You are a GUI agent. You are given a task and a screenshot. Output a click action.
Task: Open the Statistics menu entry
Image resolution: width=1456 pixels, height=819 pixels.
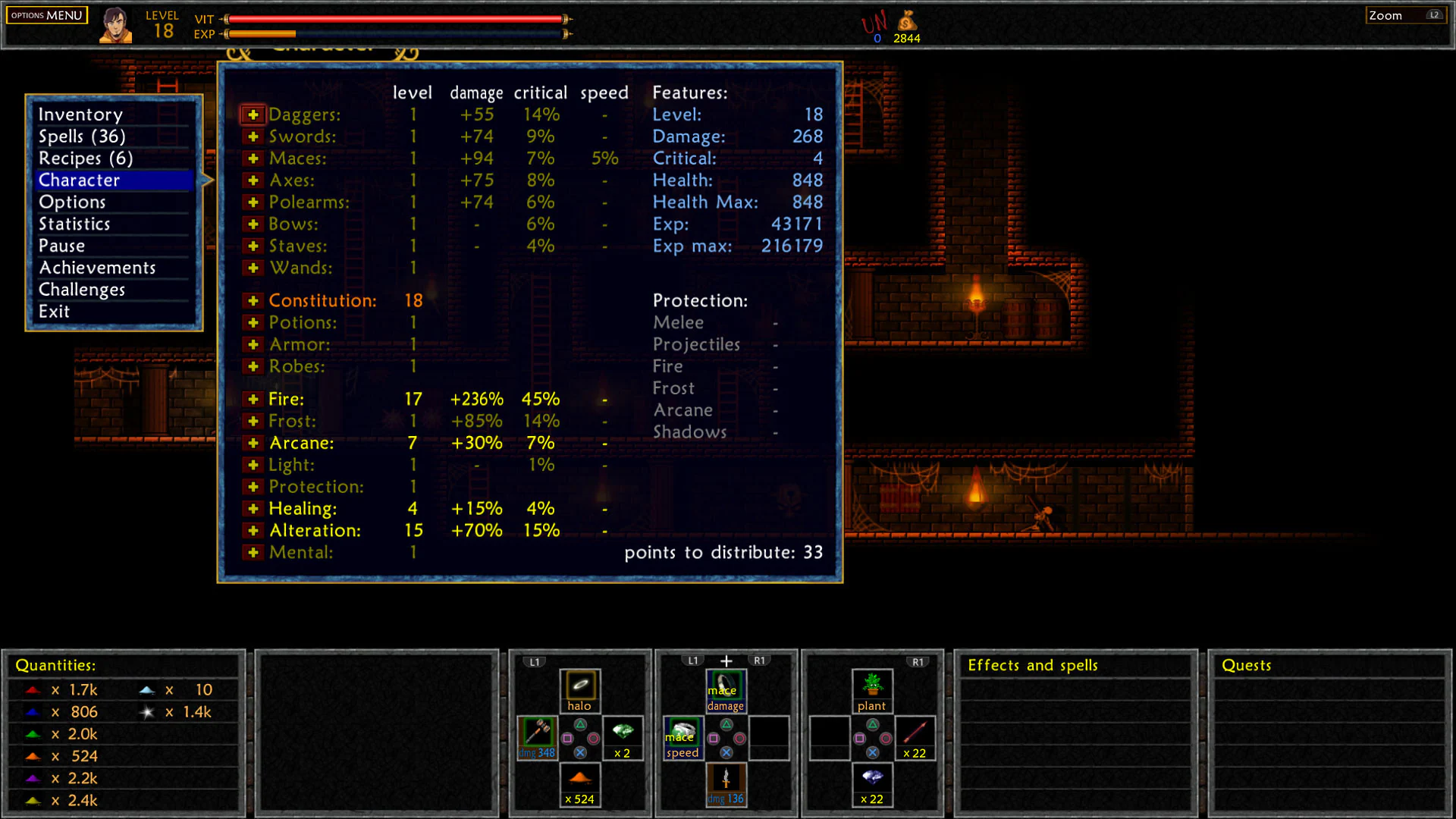[x=74, y=224]
